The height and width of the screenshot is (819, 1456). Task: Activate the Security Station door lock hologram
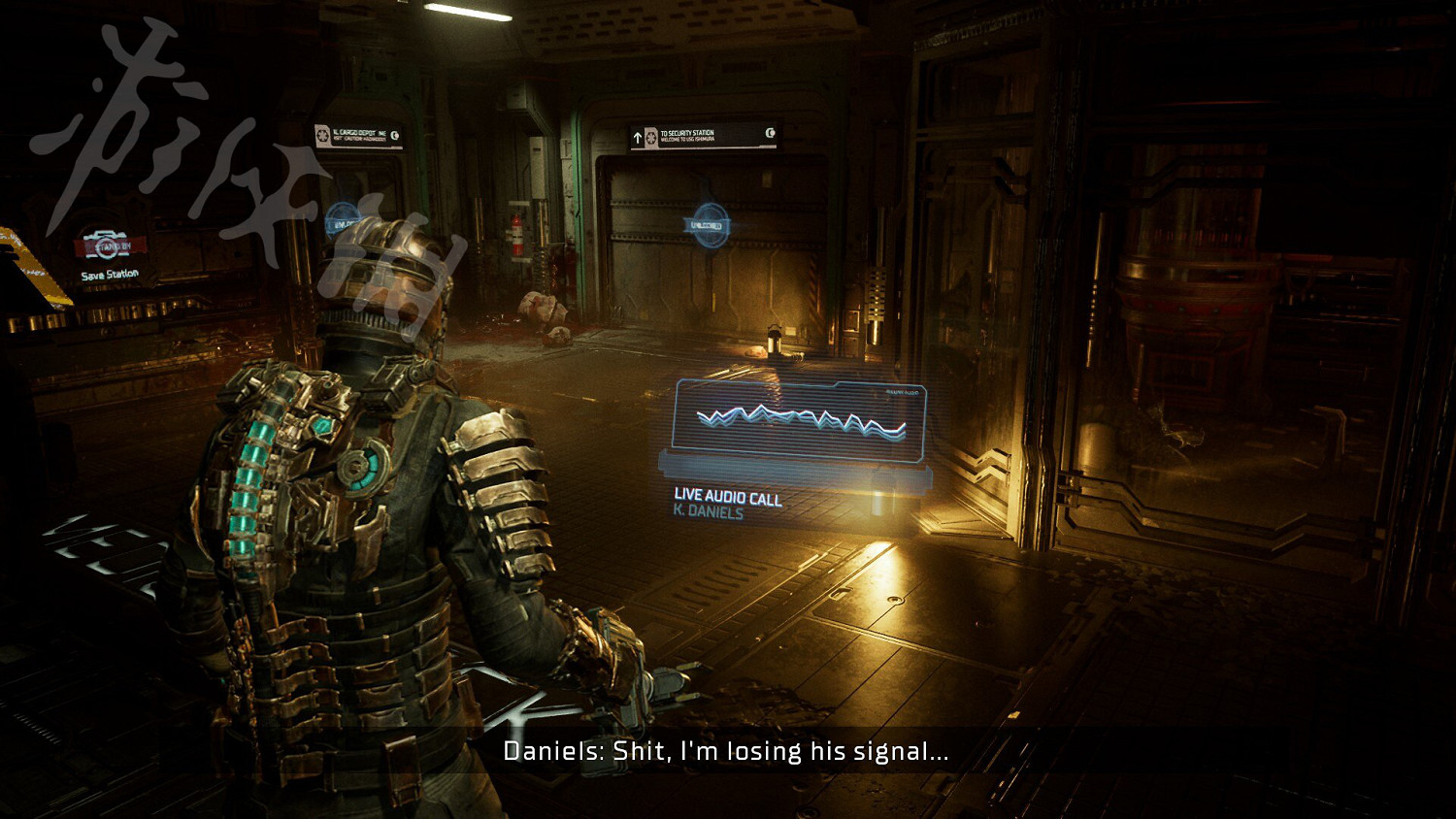[708, 224]
